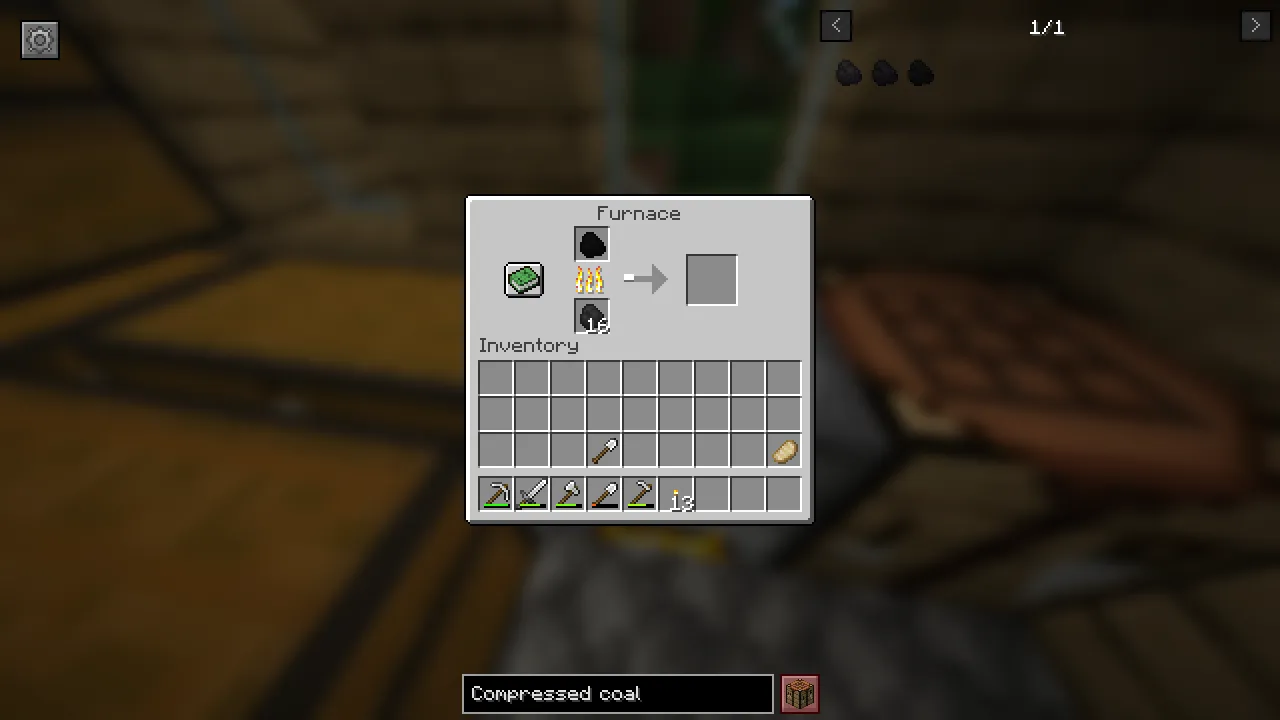1280x720 pixels.
Task: Advance to the next JEI page
Action: 1255,25
